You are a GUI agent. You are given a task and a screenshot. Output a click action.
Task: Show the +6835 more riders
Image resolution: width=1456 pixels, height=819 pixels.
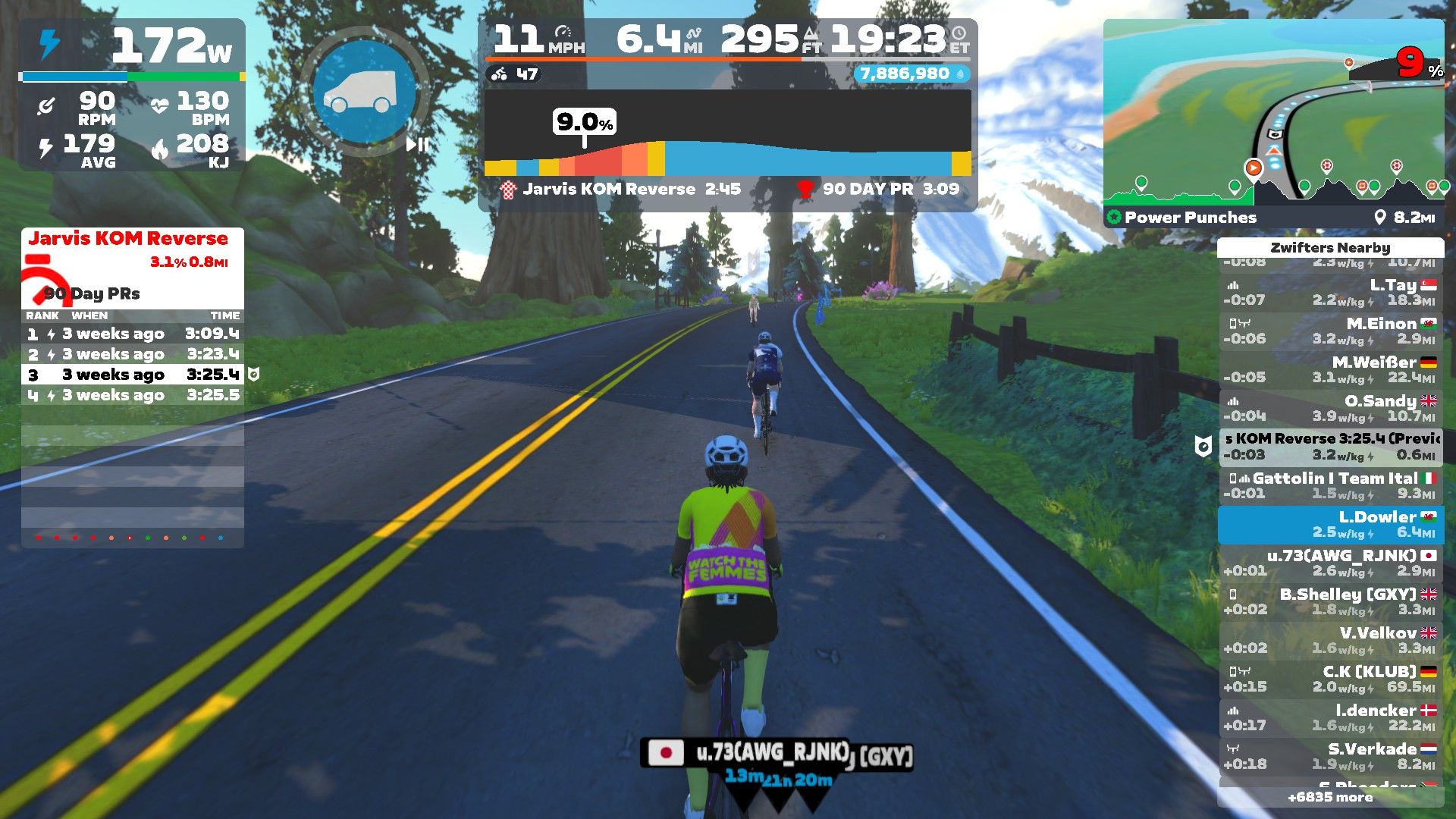pyautogui.click(x=1330, y=797)
